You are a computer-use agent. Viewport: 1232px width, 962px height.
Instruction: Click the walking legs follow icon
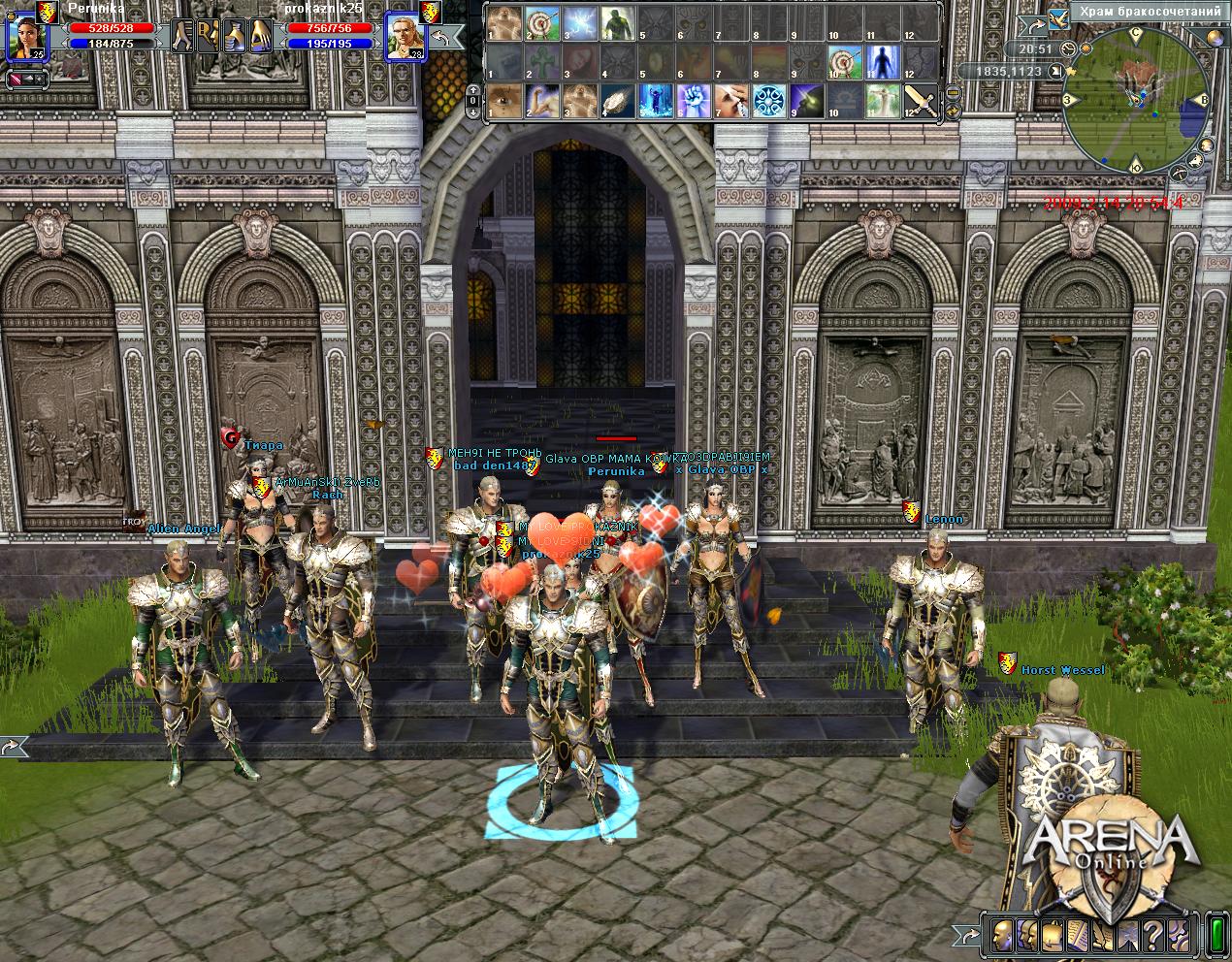pos(183,37)
